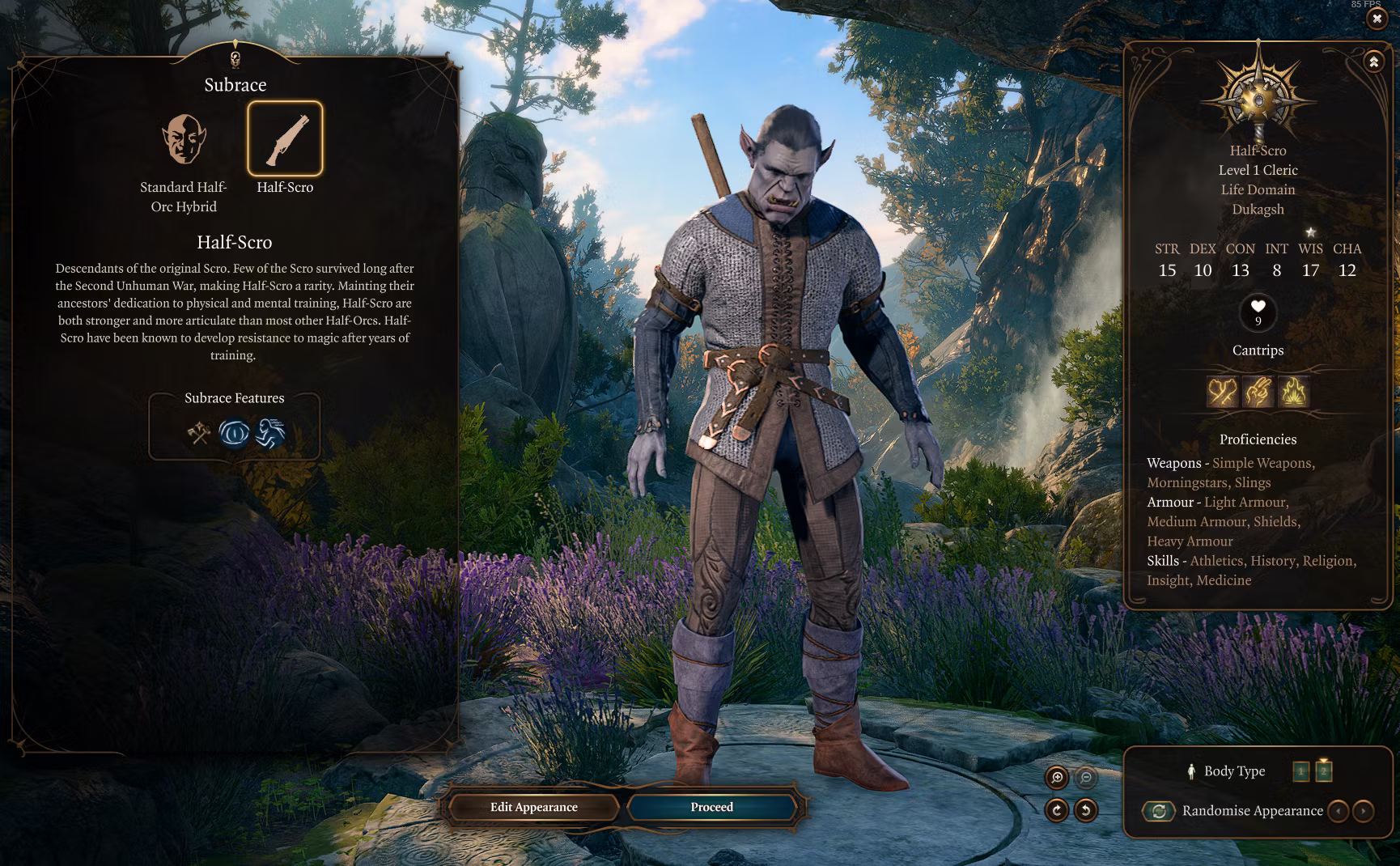Click the Edit Appearance button
The height and width of the screenshot is (866, 1400).
pyautogui.click(x=533, y=807)
